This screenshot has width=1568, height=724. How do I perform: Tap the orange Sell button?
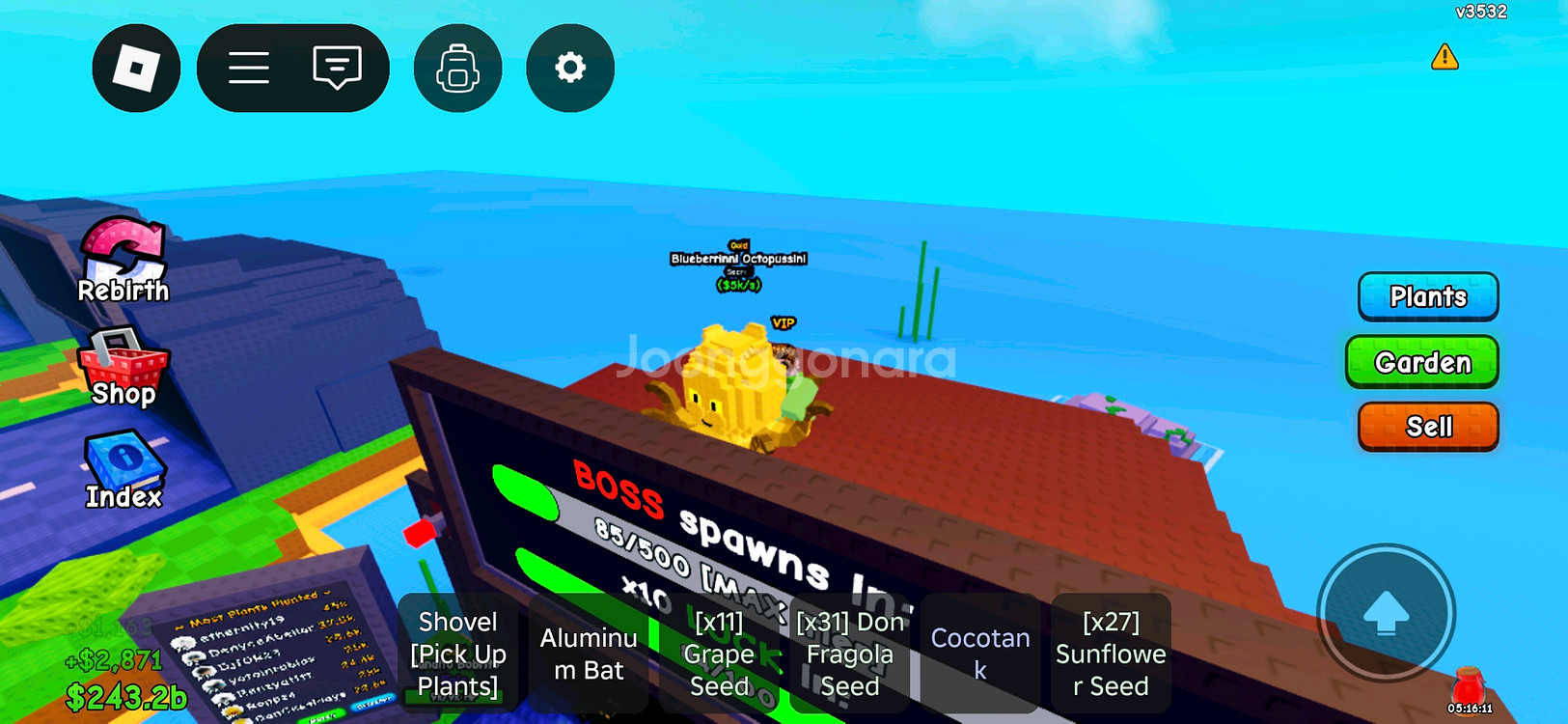click(x=1428, y=427)
